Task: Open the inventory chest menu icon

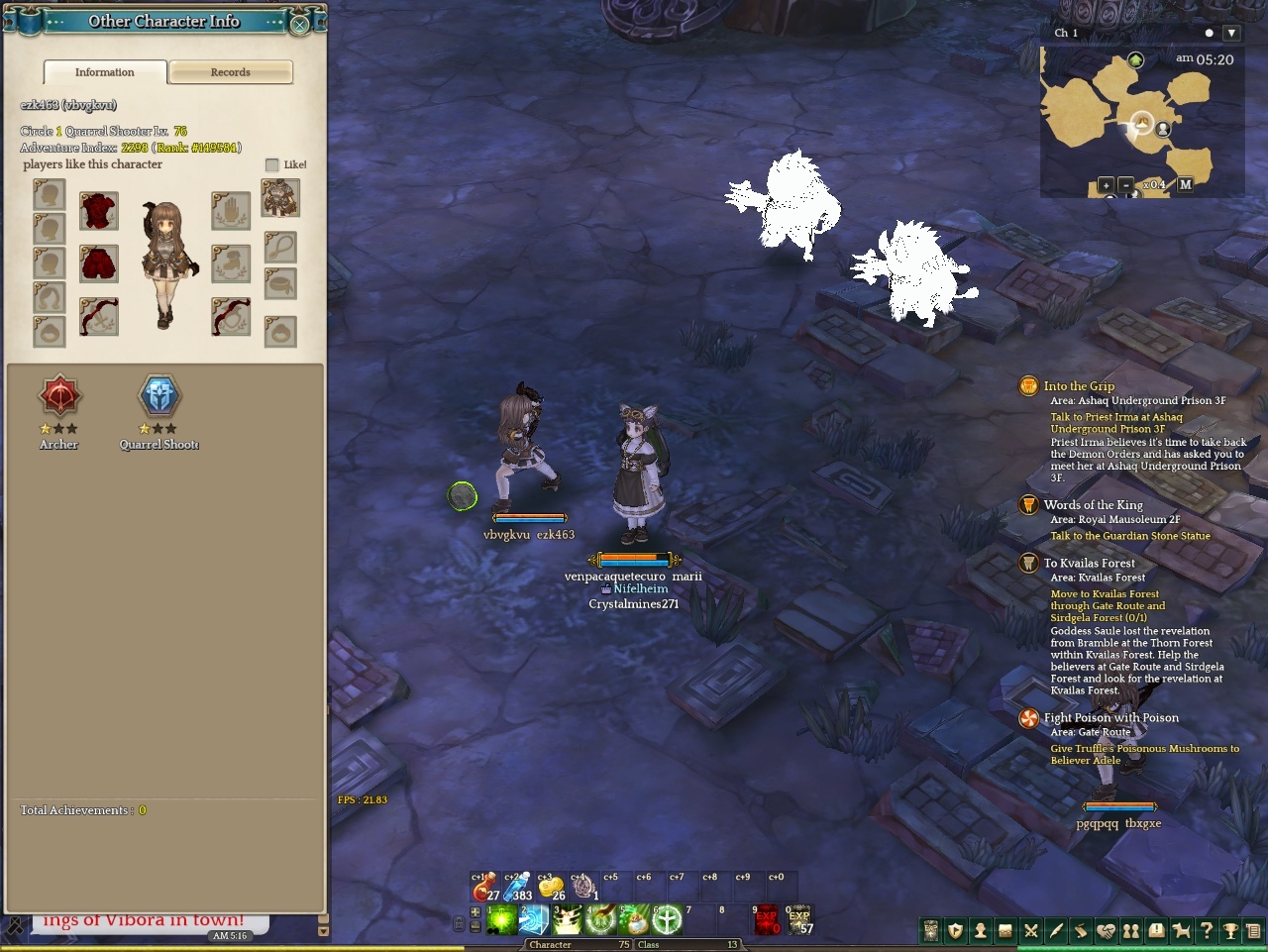Action: click(1004, 931)
